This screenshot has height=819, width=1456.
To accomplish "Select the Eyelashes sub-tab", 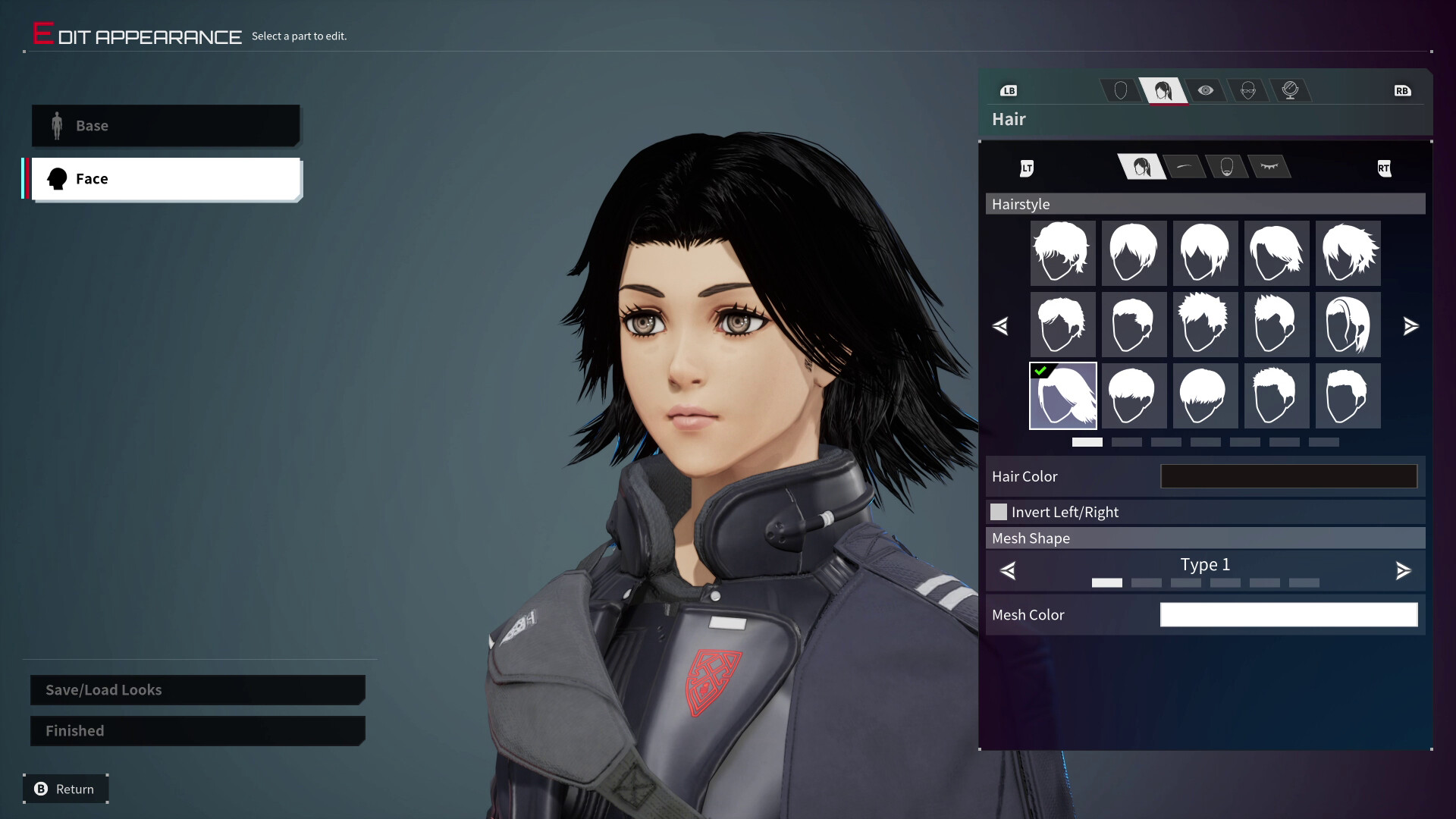I will click(x=1271, y=167).
